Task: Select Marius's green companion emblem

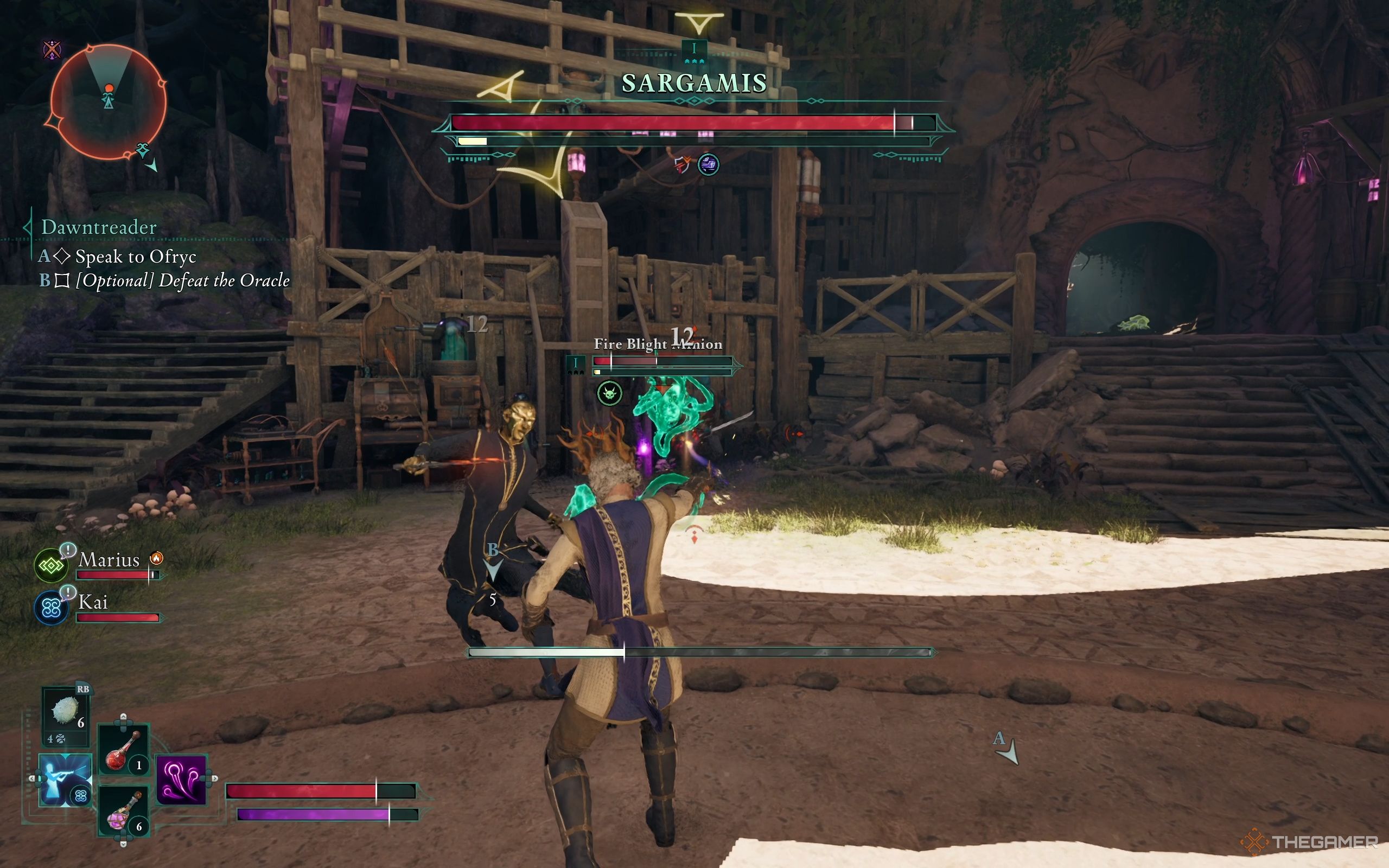Action: click(x=51, y=565)
